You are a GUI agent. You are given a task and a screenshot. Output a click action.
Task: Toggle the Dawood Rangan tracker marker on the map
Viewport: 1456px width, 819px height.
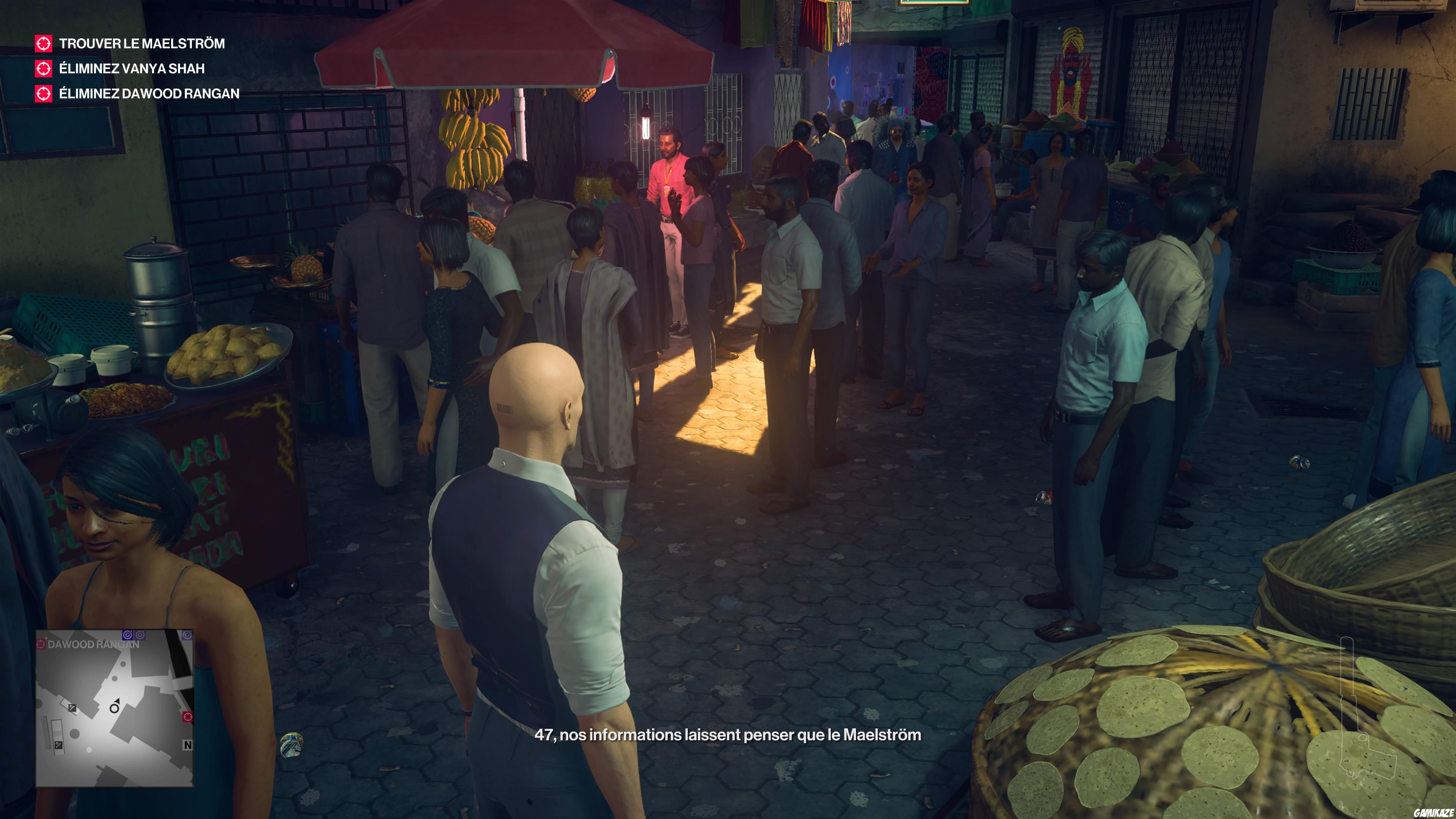[x=42, y=644]
